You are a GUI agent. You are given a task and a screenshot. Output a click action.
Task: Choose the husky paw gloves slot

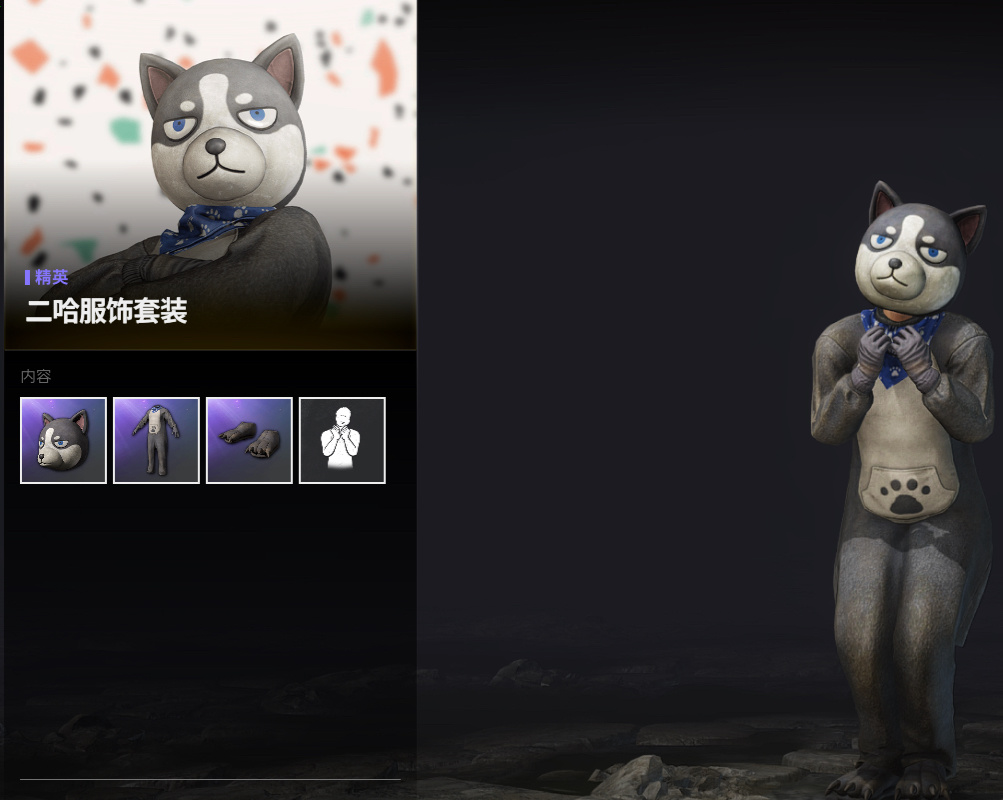249,440
